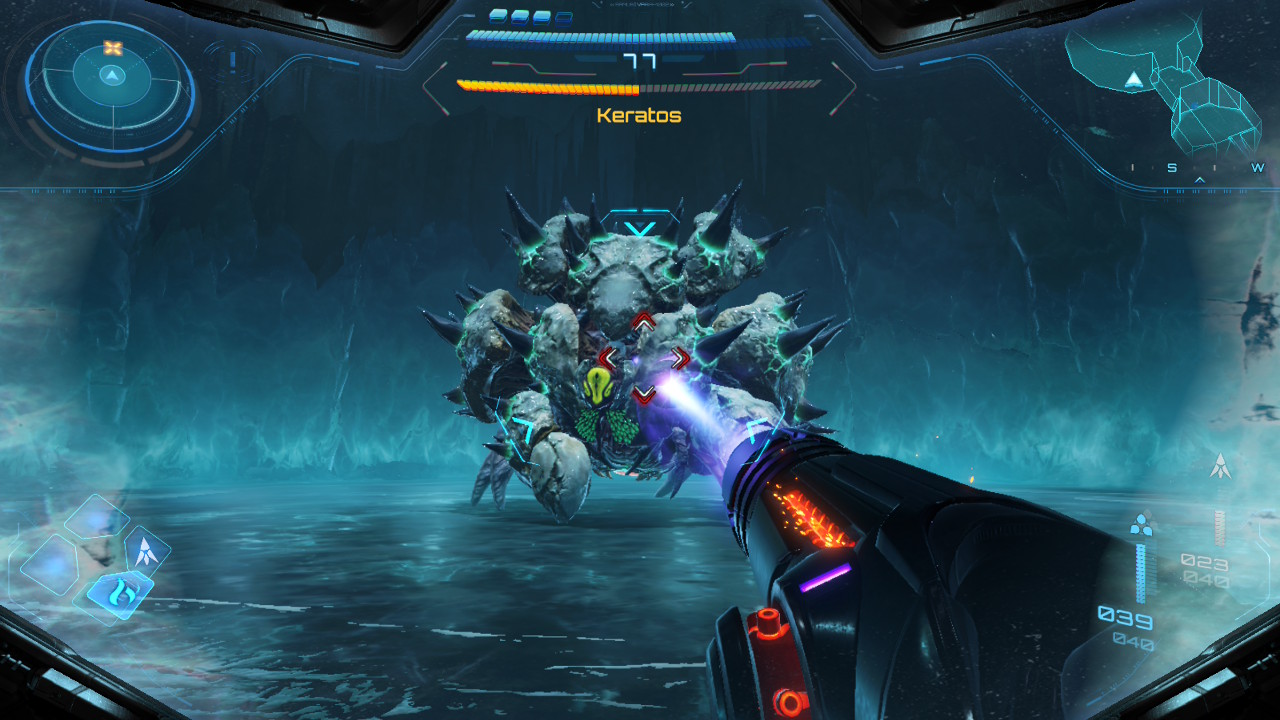
Task: Click the top empty ability diamond slot
Action: click(x=97, y=518)
